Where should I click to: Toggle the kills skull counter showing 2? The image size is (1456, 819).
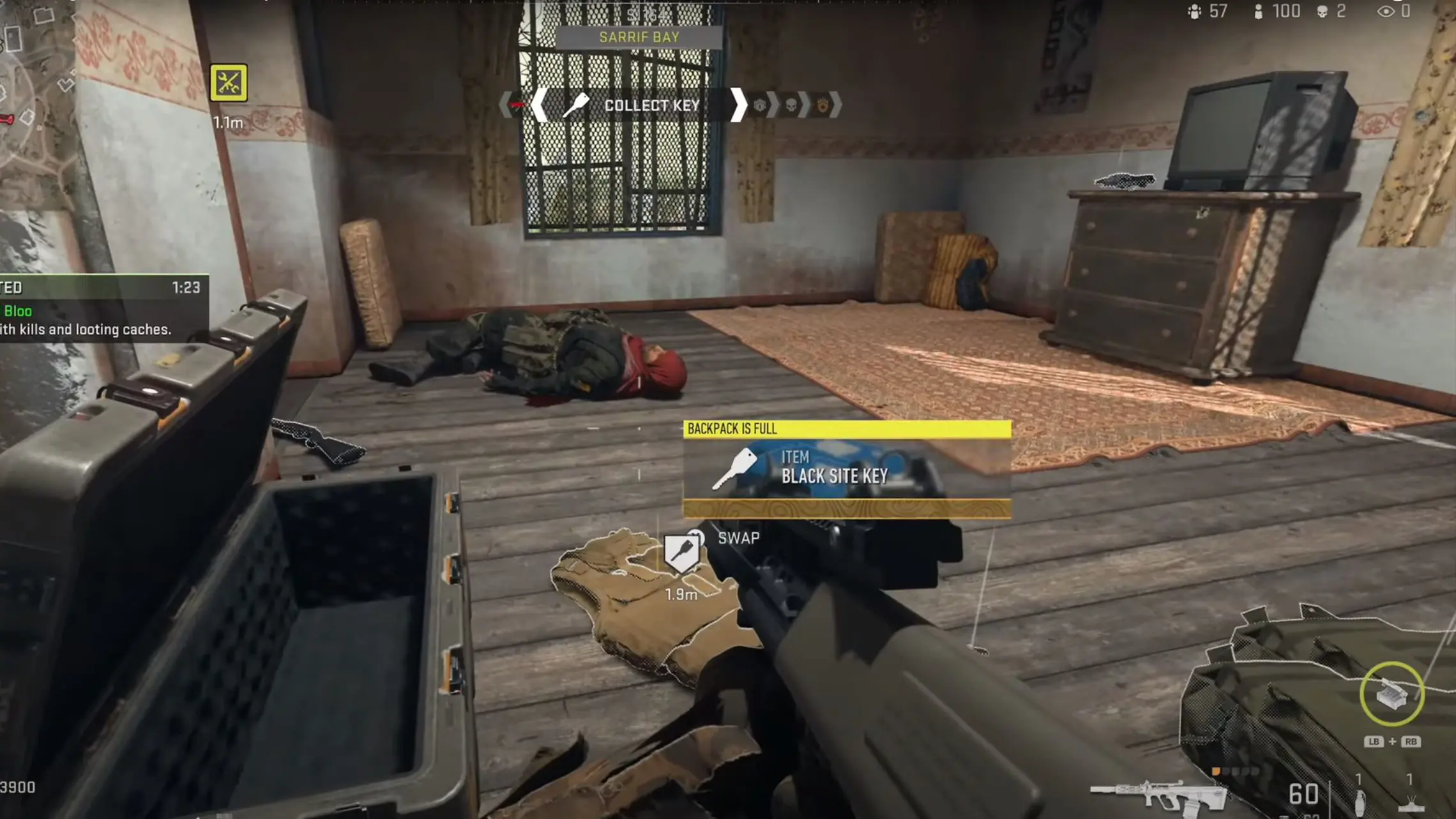[x=1322, y=11]
